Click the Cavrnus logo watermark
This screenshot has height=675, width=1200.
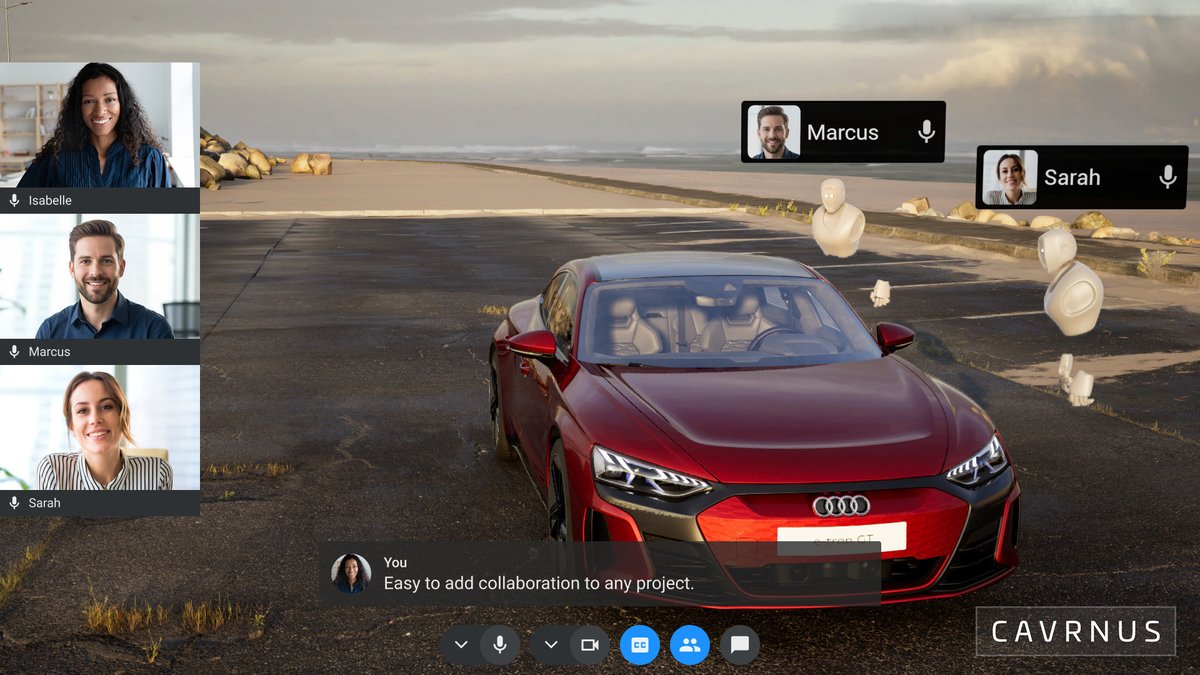1076,632
